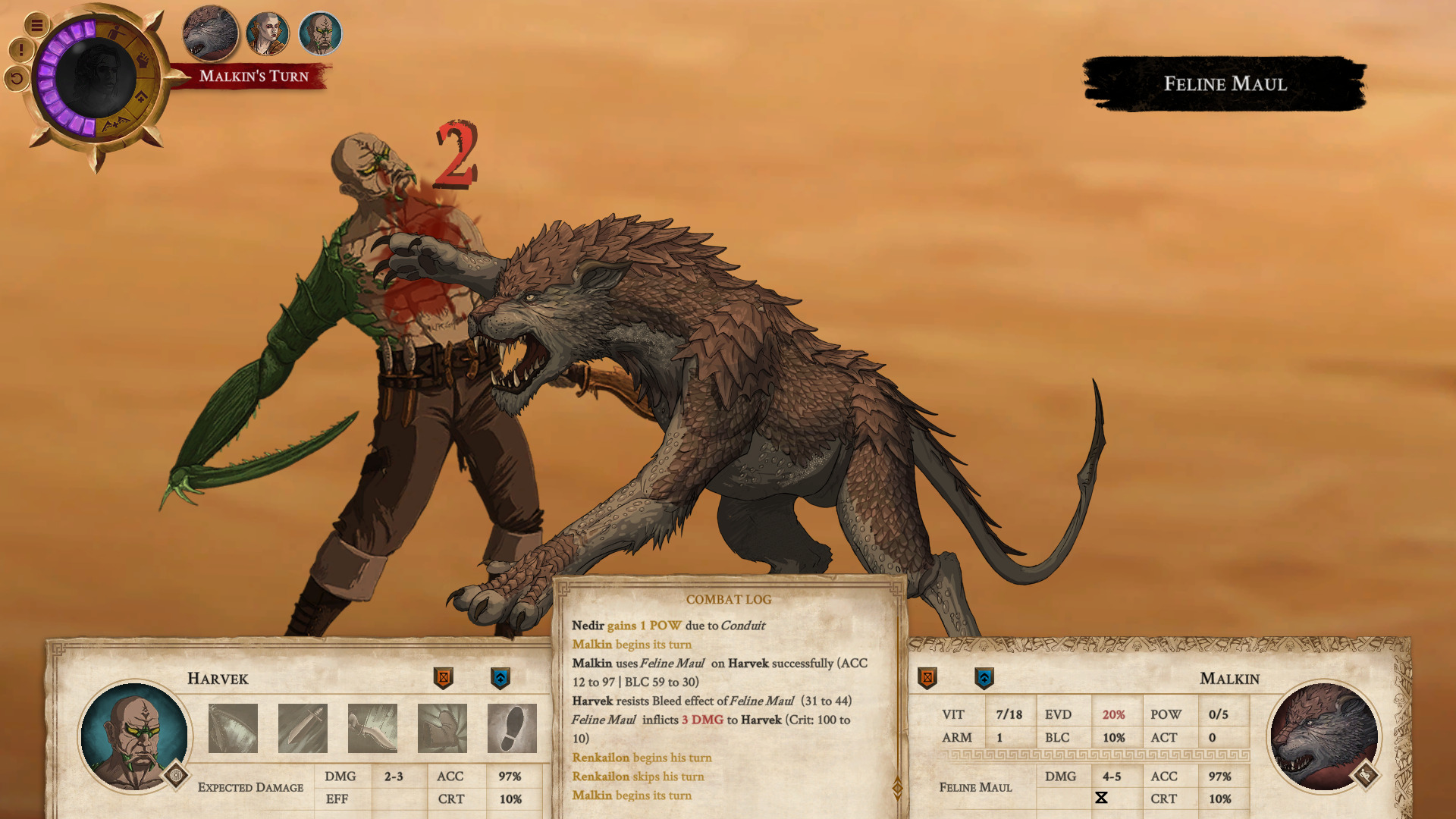Switch to the pale woman's portrait in turn order

click(267, 33)
